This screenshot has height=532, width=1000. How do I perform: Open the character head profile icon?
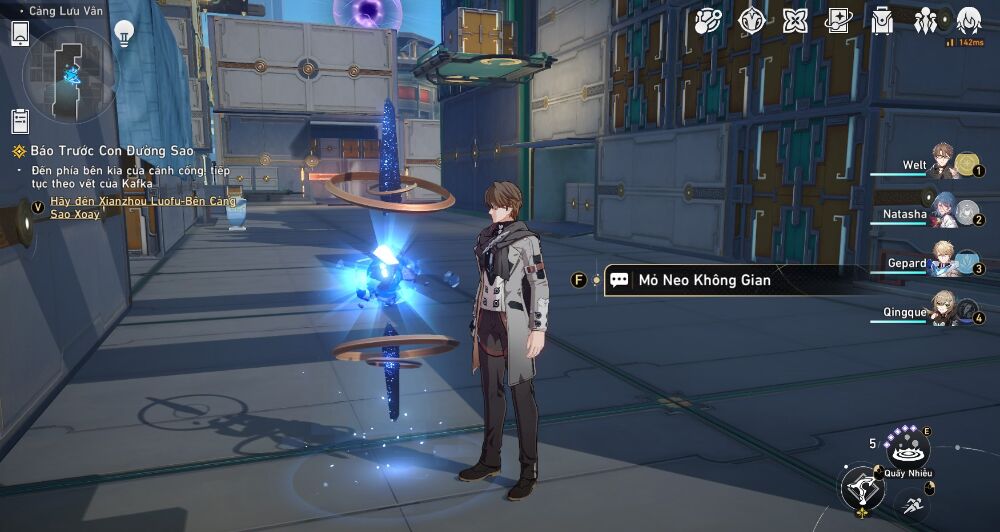tap(968, 21)
